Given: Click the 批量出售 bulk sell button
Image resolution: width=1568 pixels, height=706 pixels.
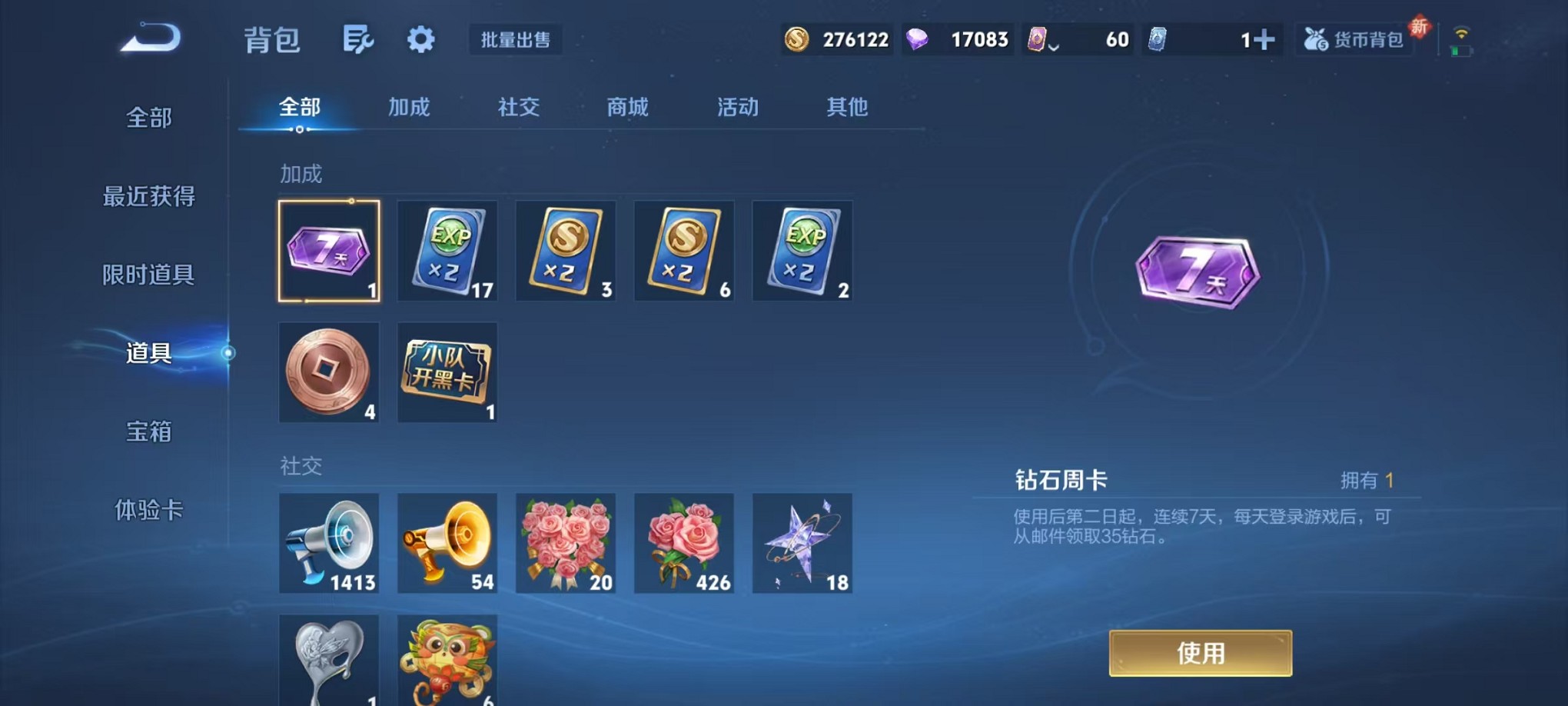Looking at the screenshot, I should 517,40.
